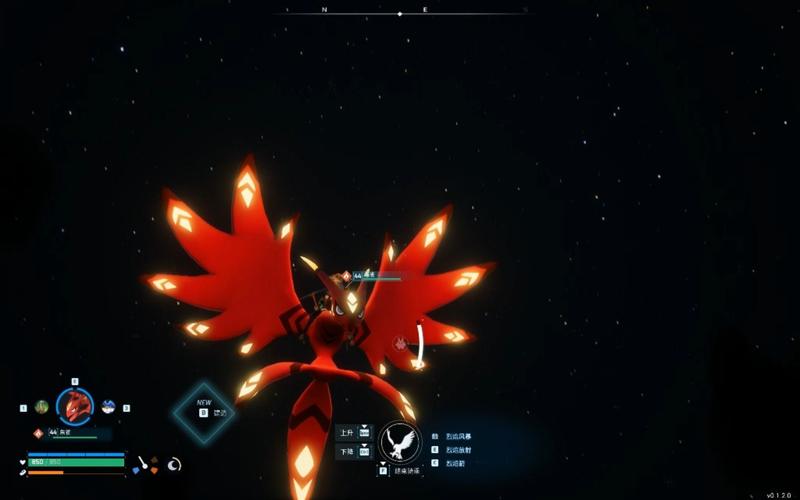Switch to the green pal on the left

(x=42, y=407)
